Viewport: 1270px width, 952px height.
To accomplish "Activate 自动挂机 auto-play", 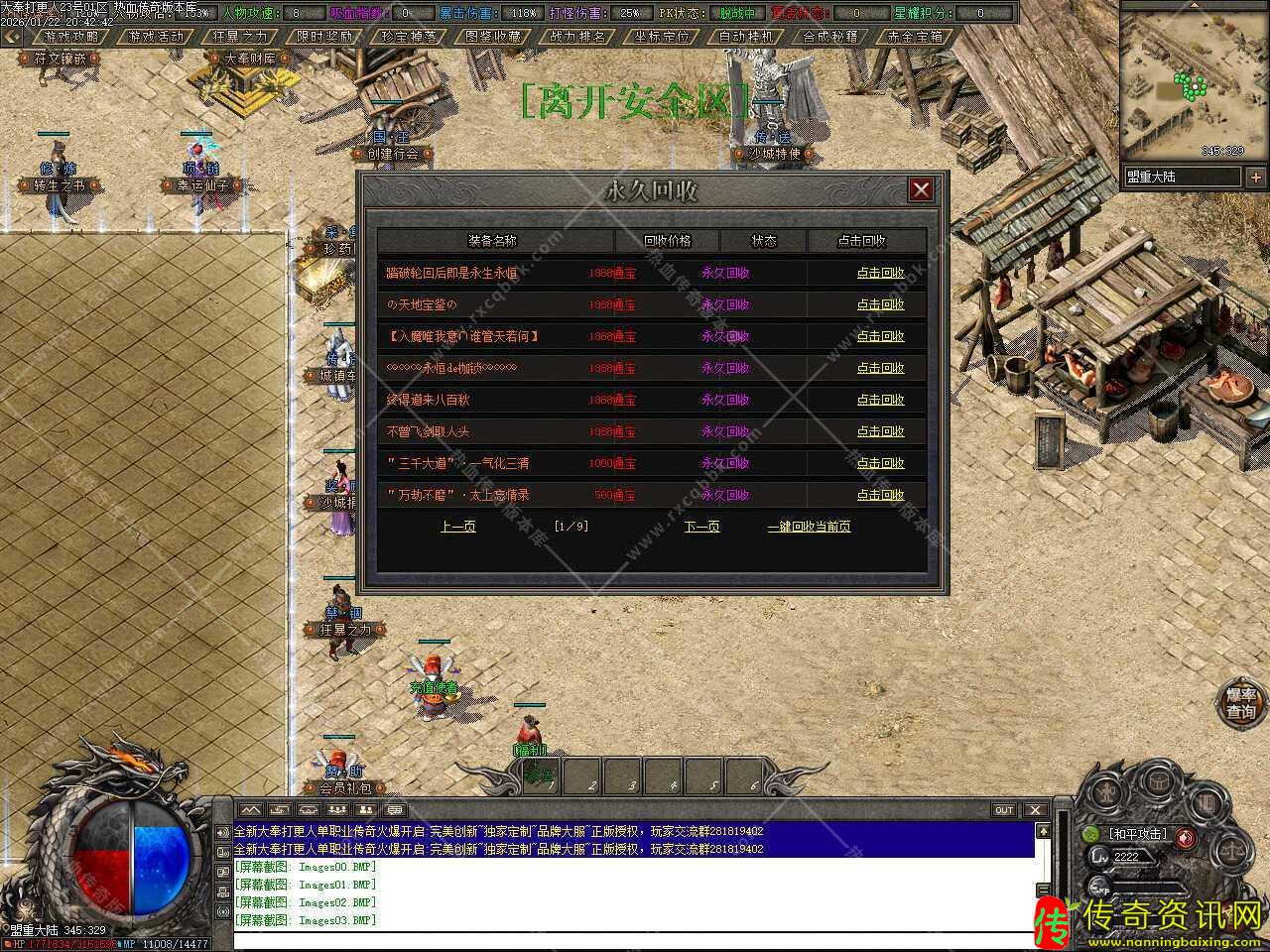I will (746, 37).
